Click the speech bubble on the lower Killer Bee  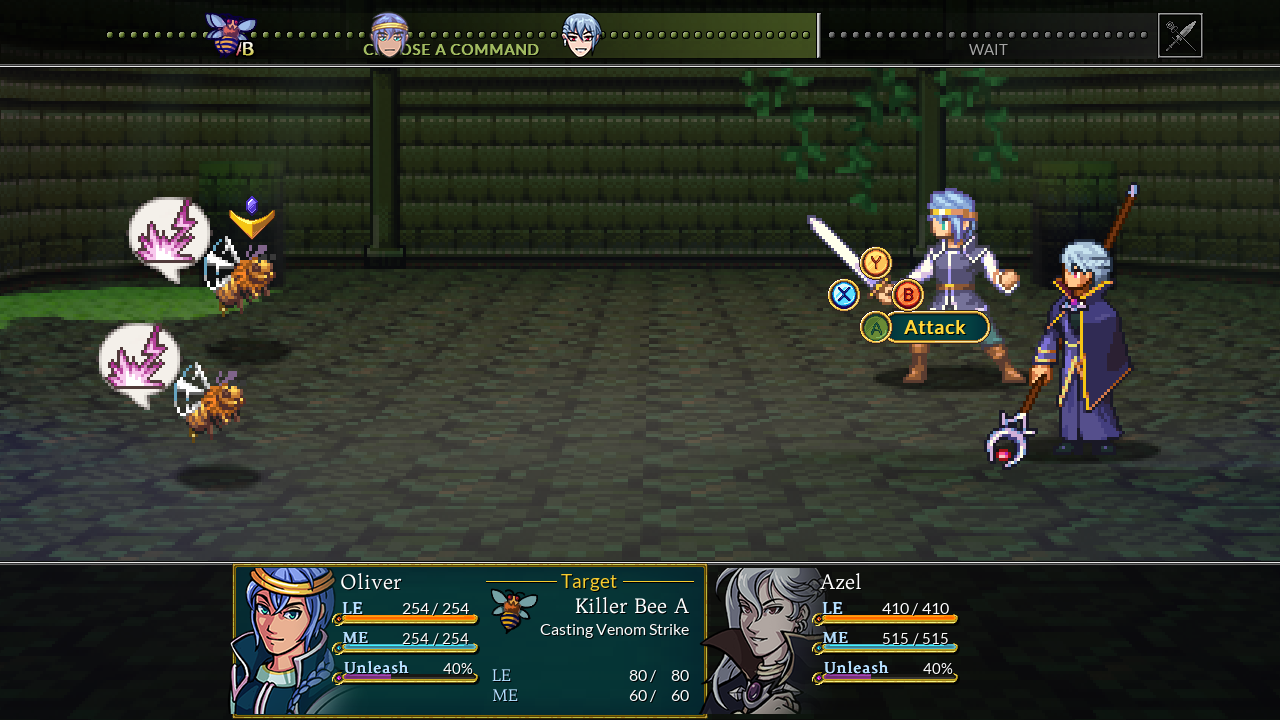coord(139,362)
